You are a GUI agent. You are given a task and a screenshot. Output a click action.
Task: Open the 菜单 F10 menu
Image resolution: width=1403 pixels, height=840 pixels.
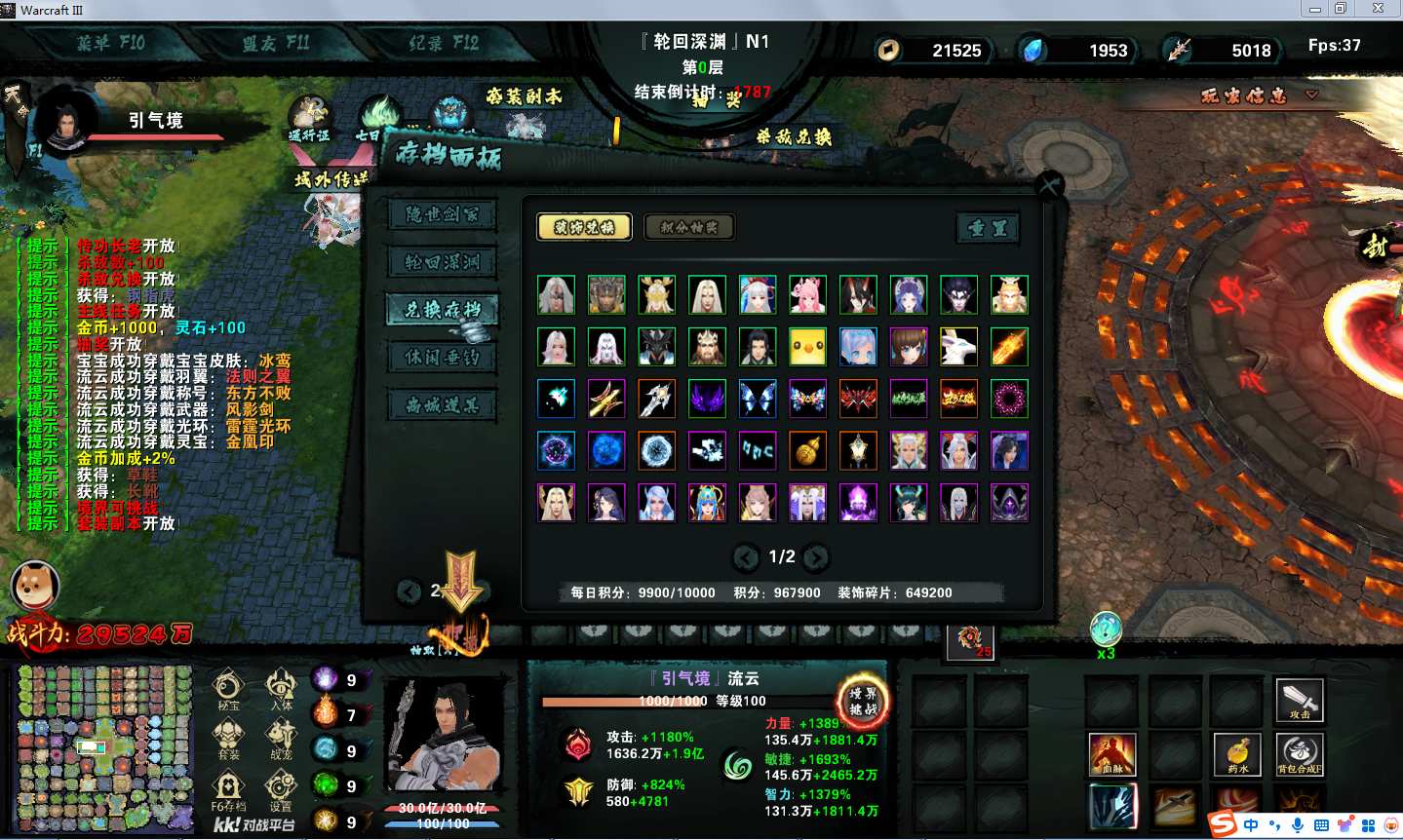click(111, 44)
